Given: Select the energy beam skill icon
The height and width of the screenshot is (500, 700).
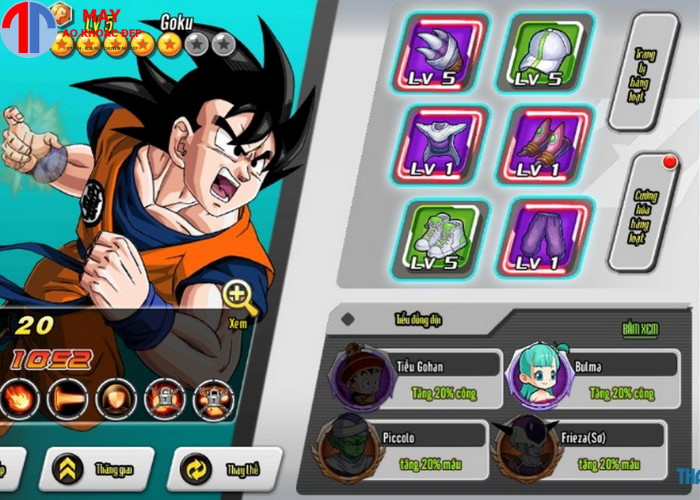Looking at the screenshot, I should coord(67,400).
